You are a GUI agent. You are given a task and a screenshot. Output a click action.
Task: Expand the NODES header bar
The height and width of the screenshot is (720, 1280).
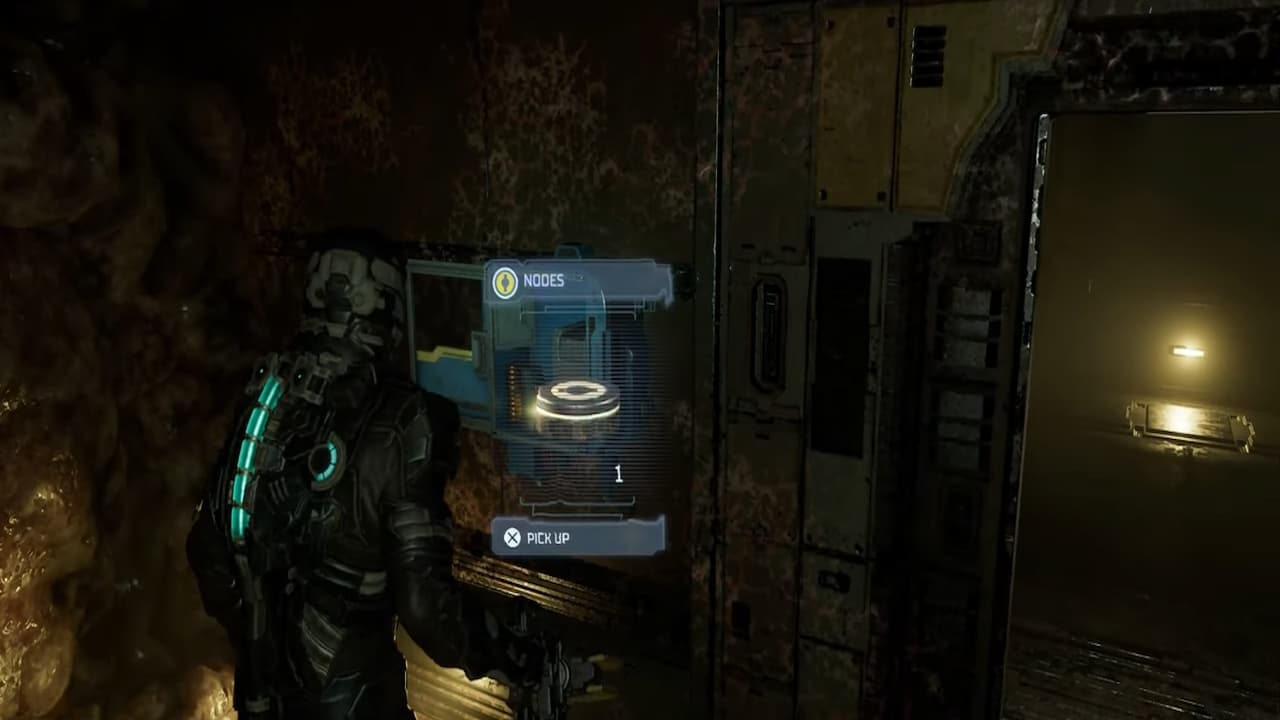click(x=575, y=282)
